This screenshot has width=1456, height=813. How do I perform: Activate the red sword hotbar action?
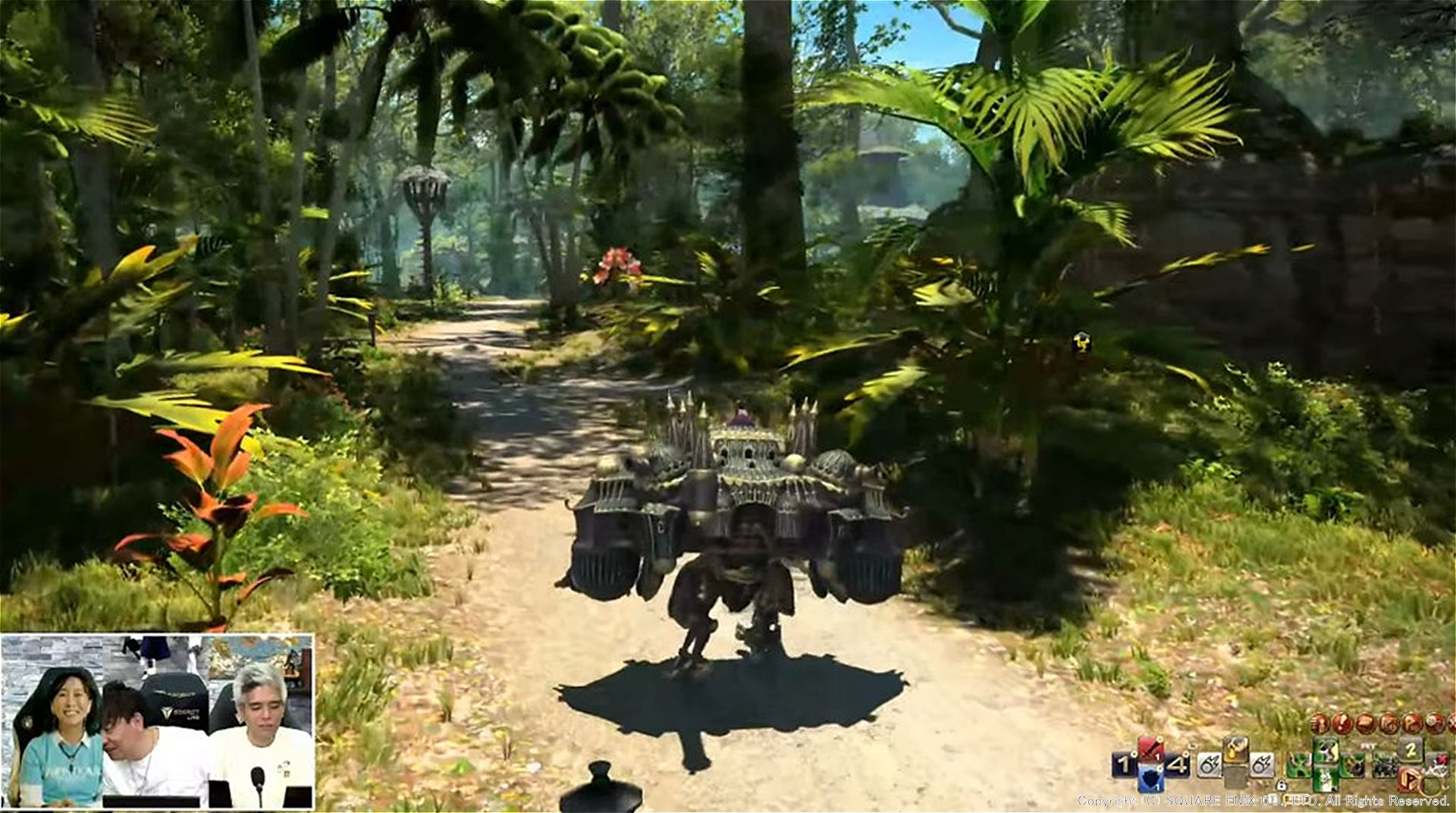(1150, 750)
